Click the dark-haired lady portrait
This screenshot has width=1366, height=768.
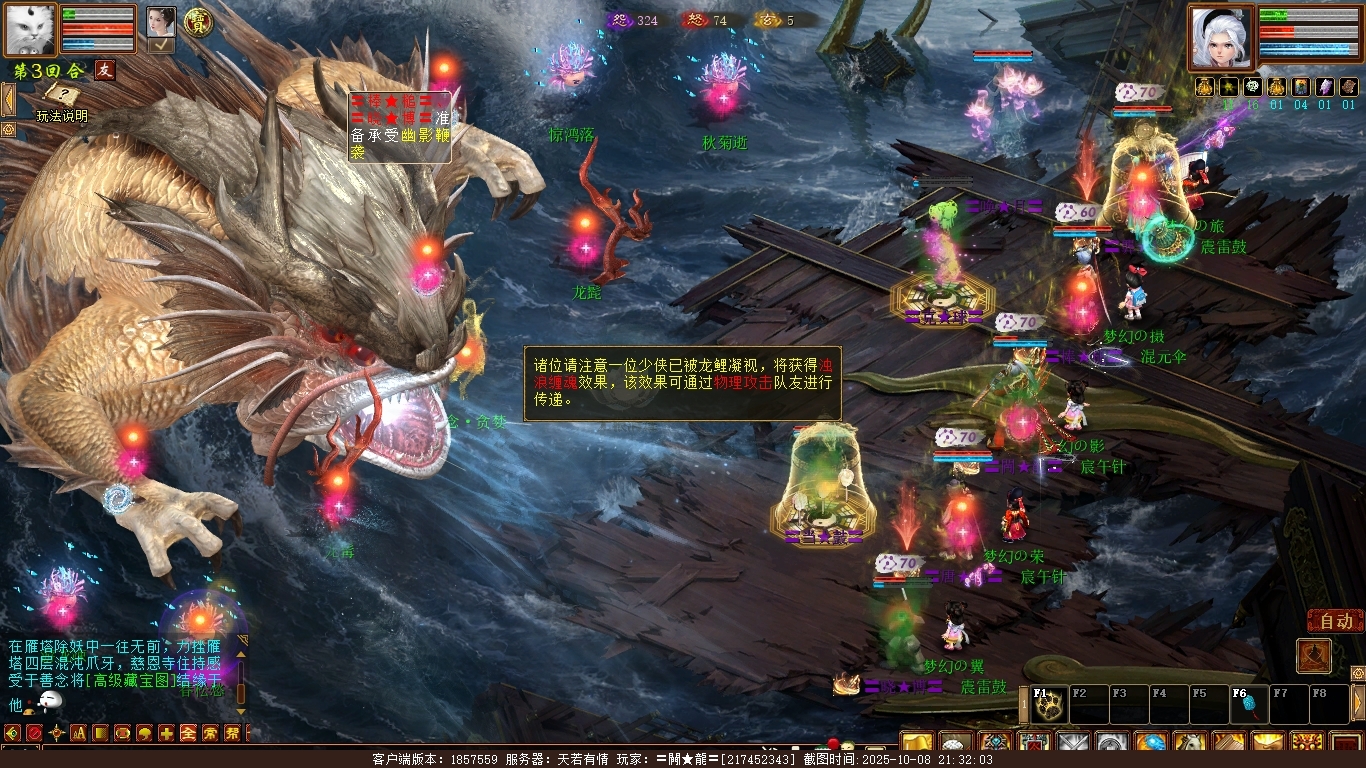(161, 21)
